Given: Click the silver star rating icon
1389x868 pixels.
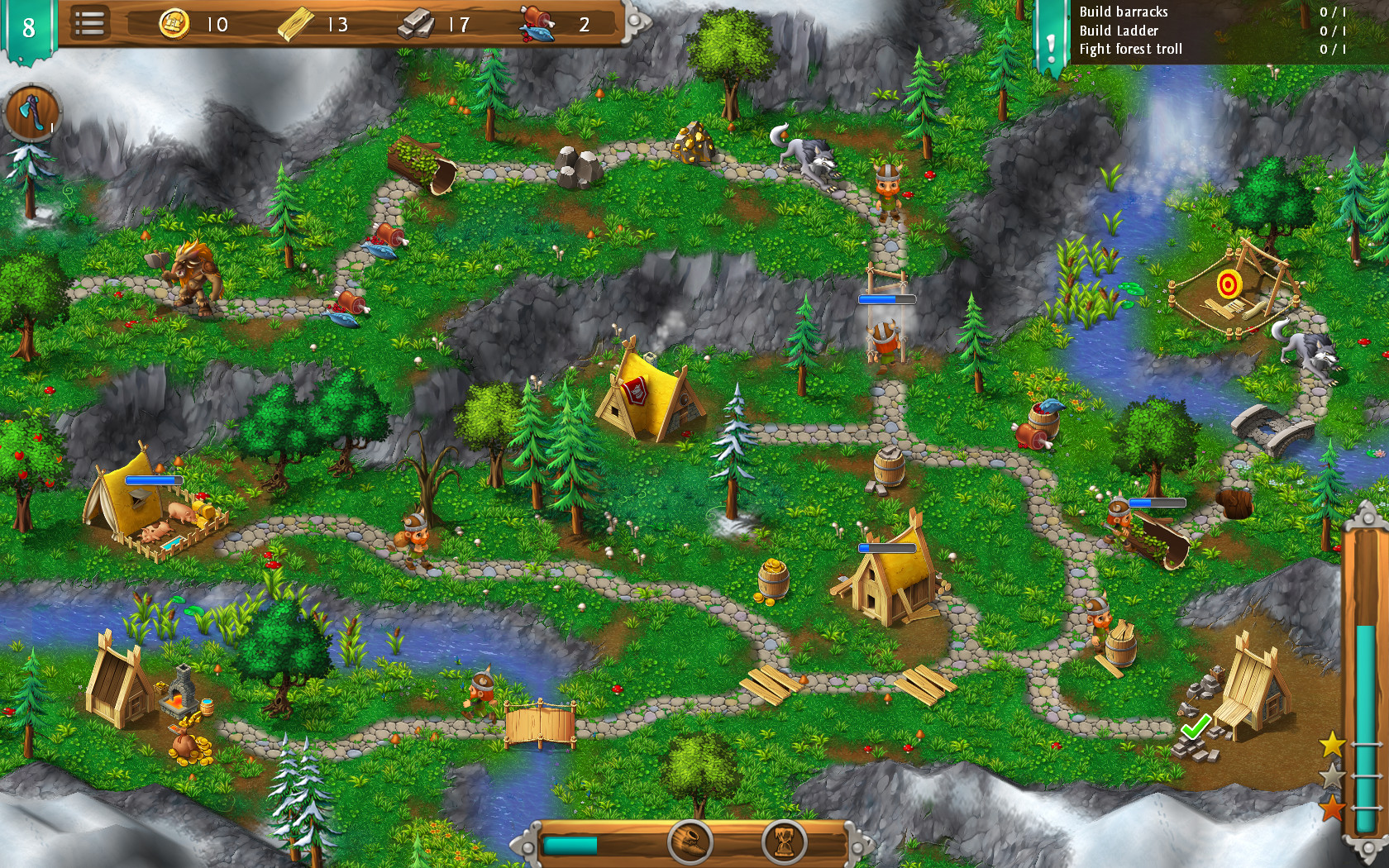Looking at the screenshot, I should [x=1334, y=777].
